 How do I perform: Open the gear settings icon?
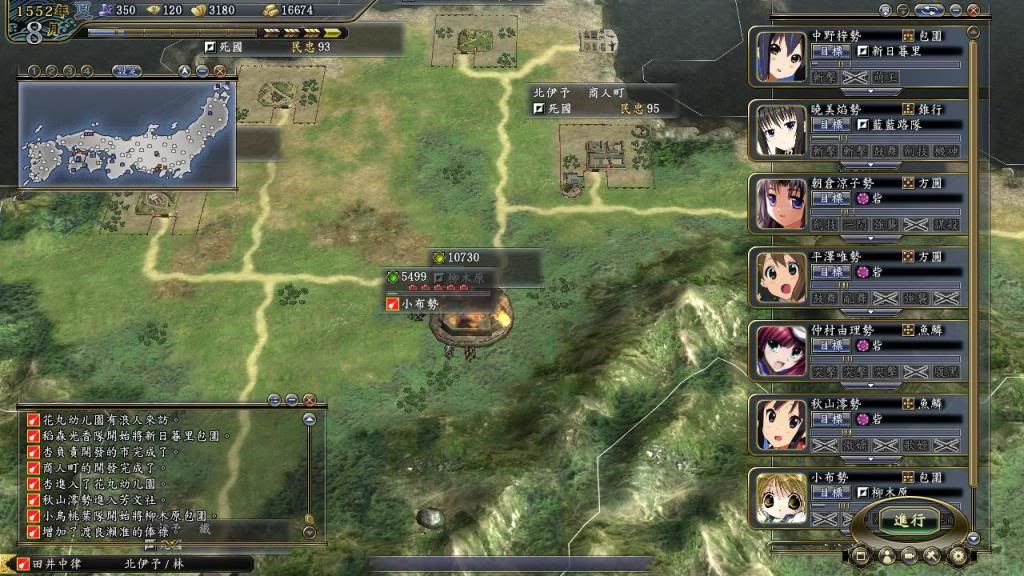pyautogui.click(x=957, y=555)
